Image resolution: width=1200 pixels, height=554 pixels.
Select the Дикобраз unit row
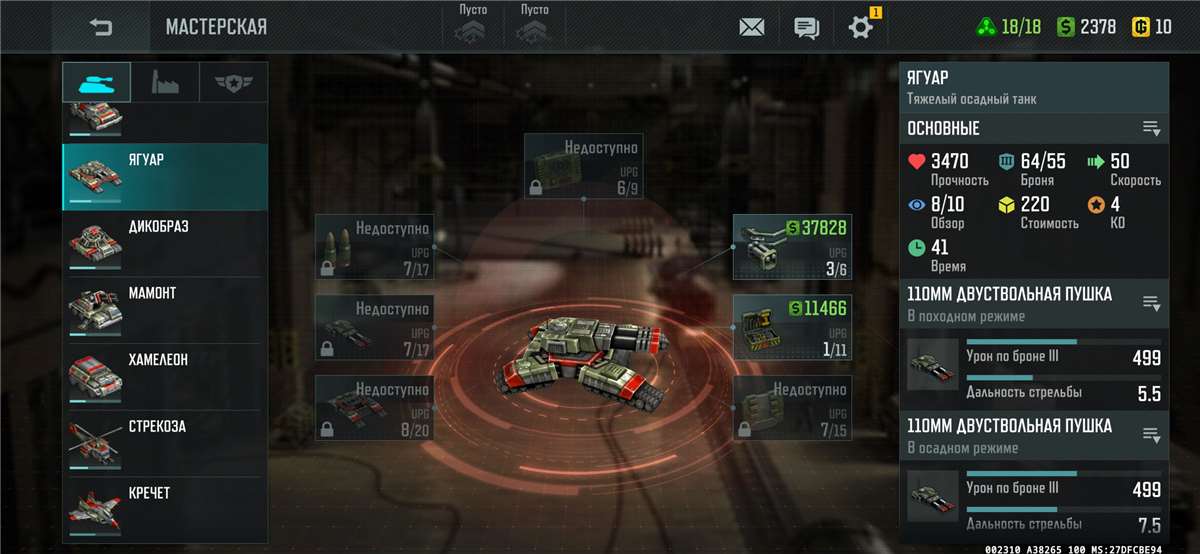click(x=165, y=243)
